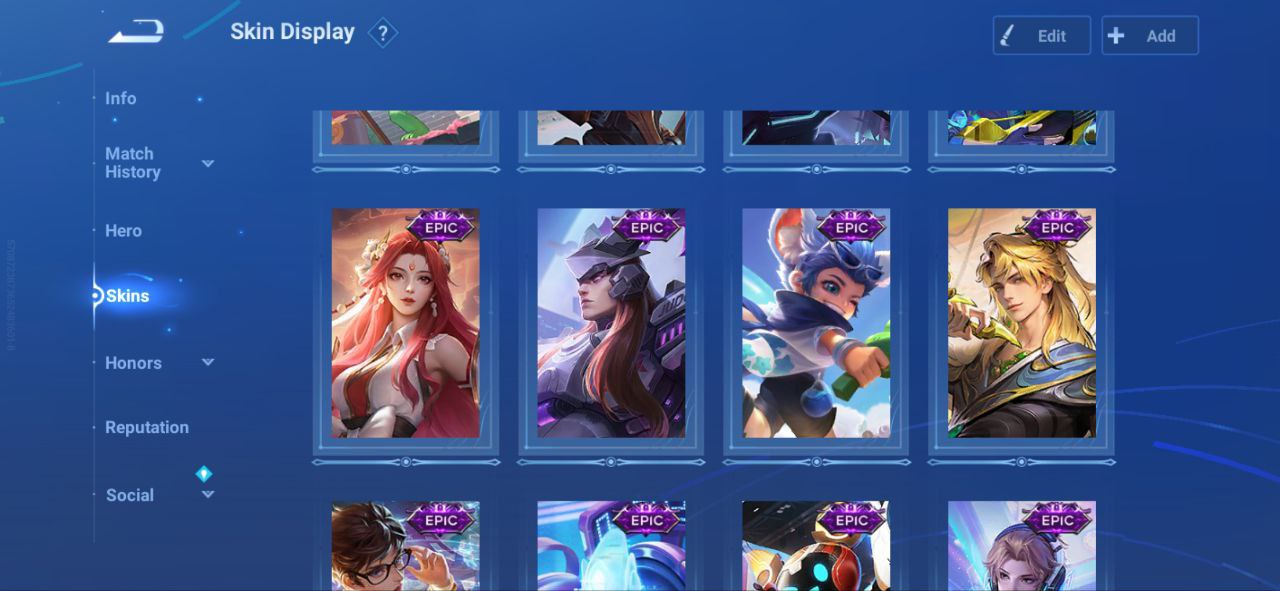
Task: Add a new skin to the display
Action: coord(1149,36)
